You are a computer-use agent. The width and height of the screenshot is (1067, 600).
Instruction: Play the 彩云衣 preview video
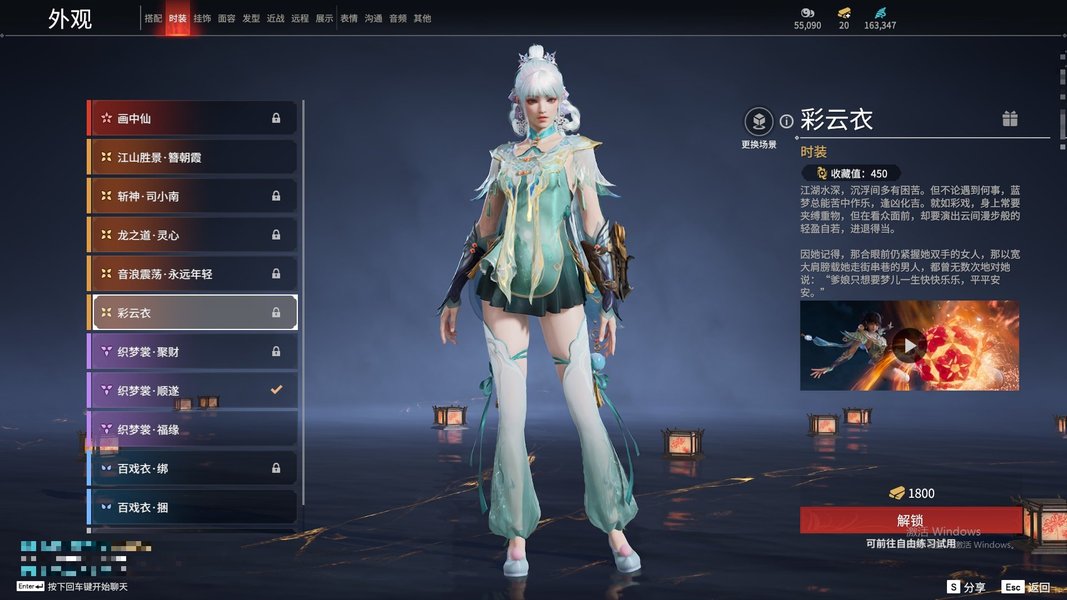(909, 346)
